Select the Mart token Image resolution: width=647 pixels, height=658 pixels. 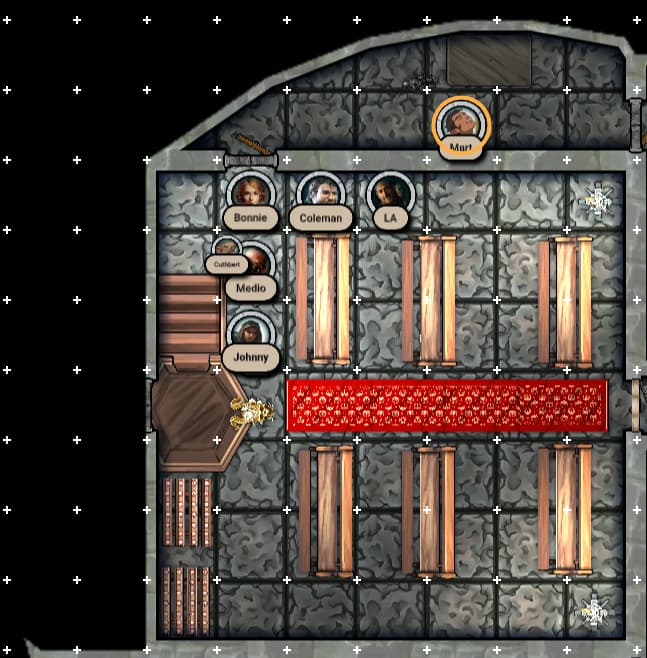point(461,124)
